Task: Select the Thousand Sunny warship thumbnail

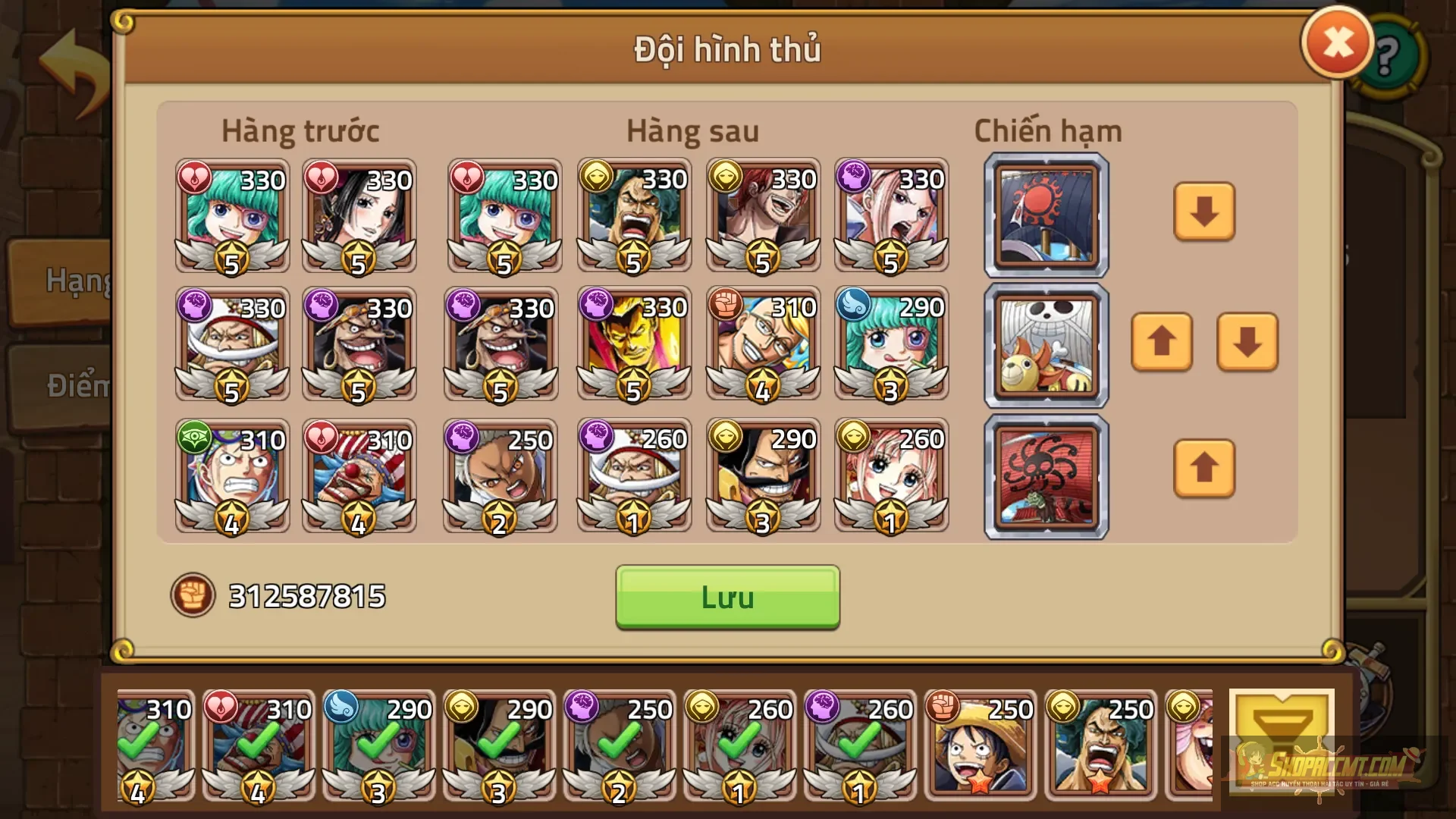Action: tap(1045, 345)
